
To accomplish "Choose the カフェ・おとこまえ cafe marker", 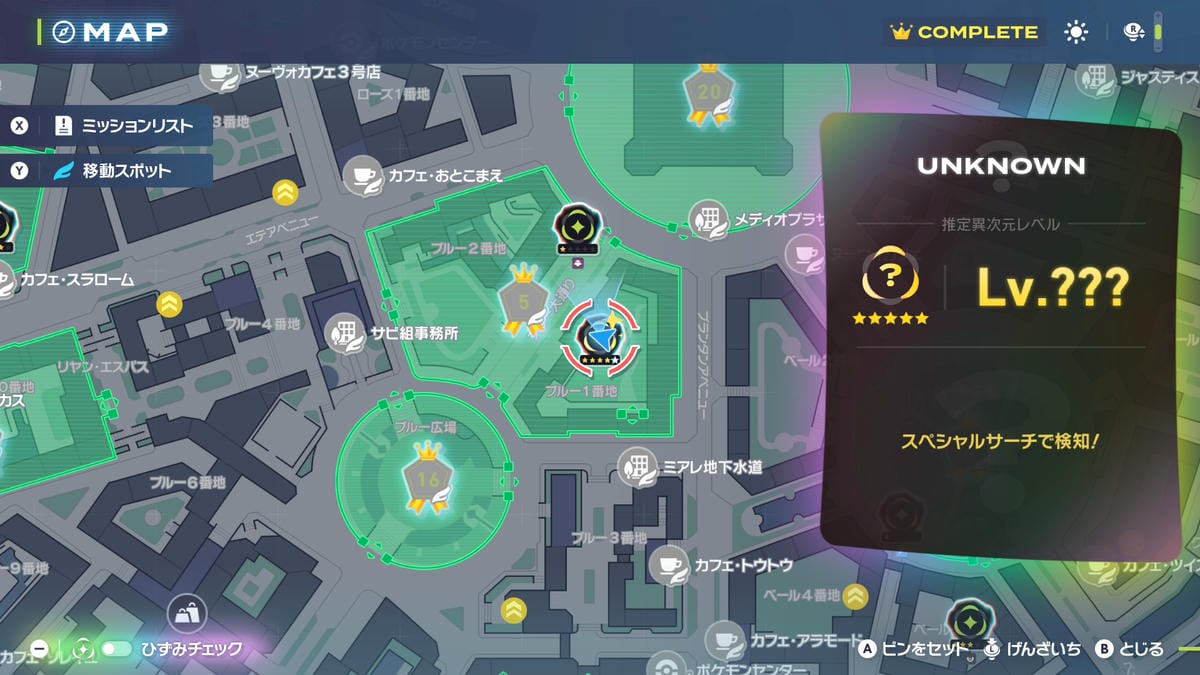I will tap(362, 176).
